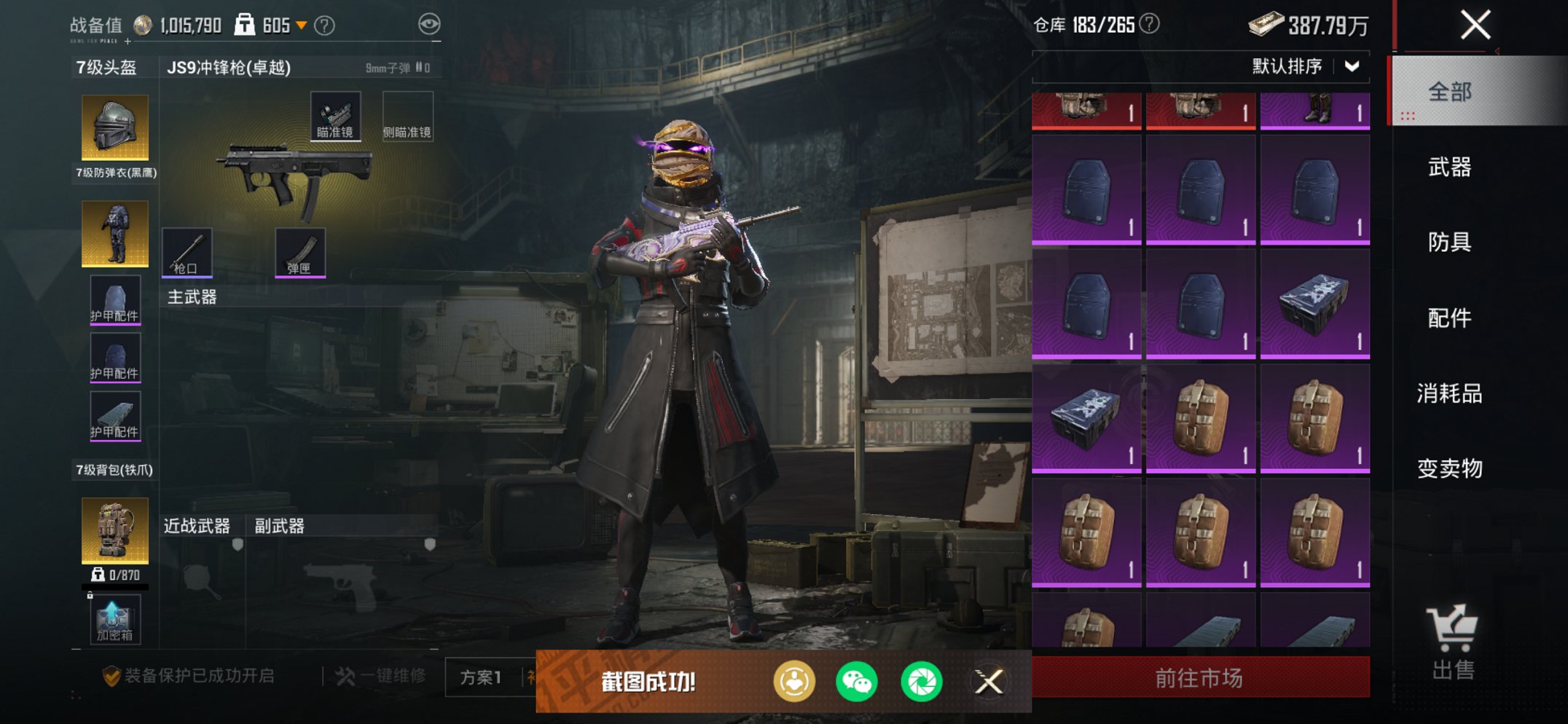Open the 默认排序 sort dropdown
The height and width of the screenshot is (724, 1568).
coord(1304,66)
